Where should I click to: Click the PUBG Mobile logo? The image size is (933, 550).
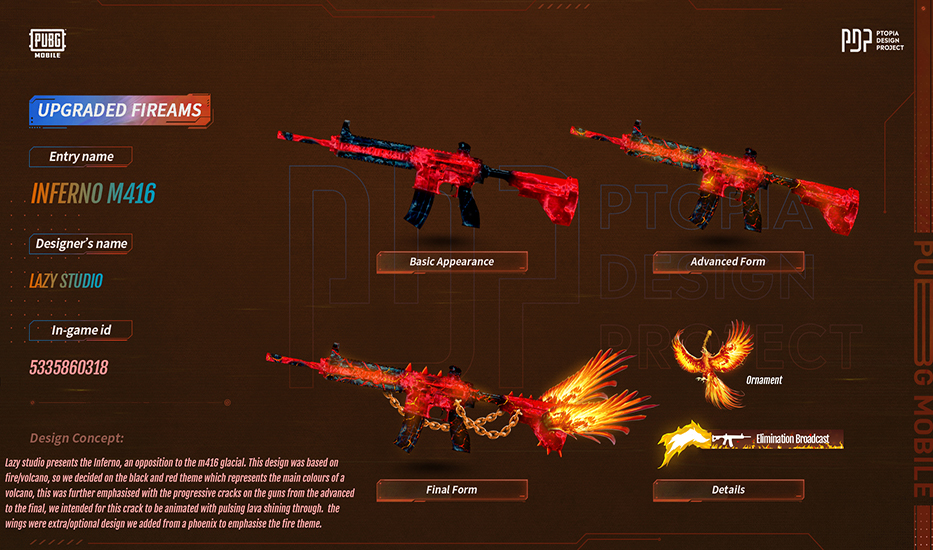coord(47,43)
